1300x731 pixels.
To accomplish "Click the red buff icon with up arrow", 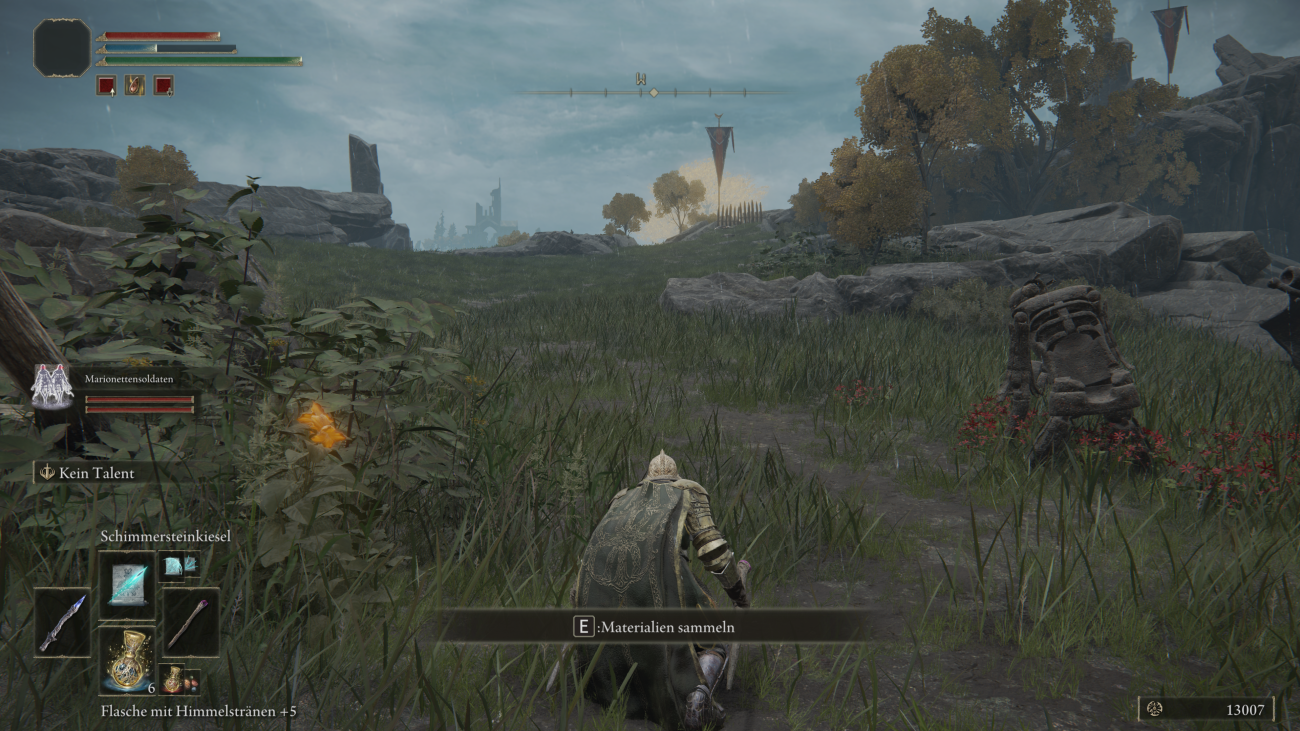I will (x=106, y=85).
